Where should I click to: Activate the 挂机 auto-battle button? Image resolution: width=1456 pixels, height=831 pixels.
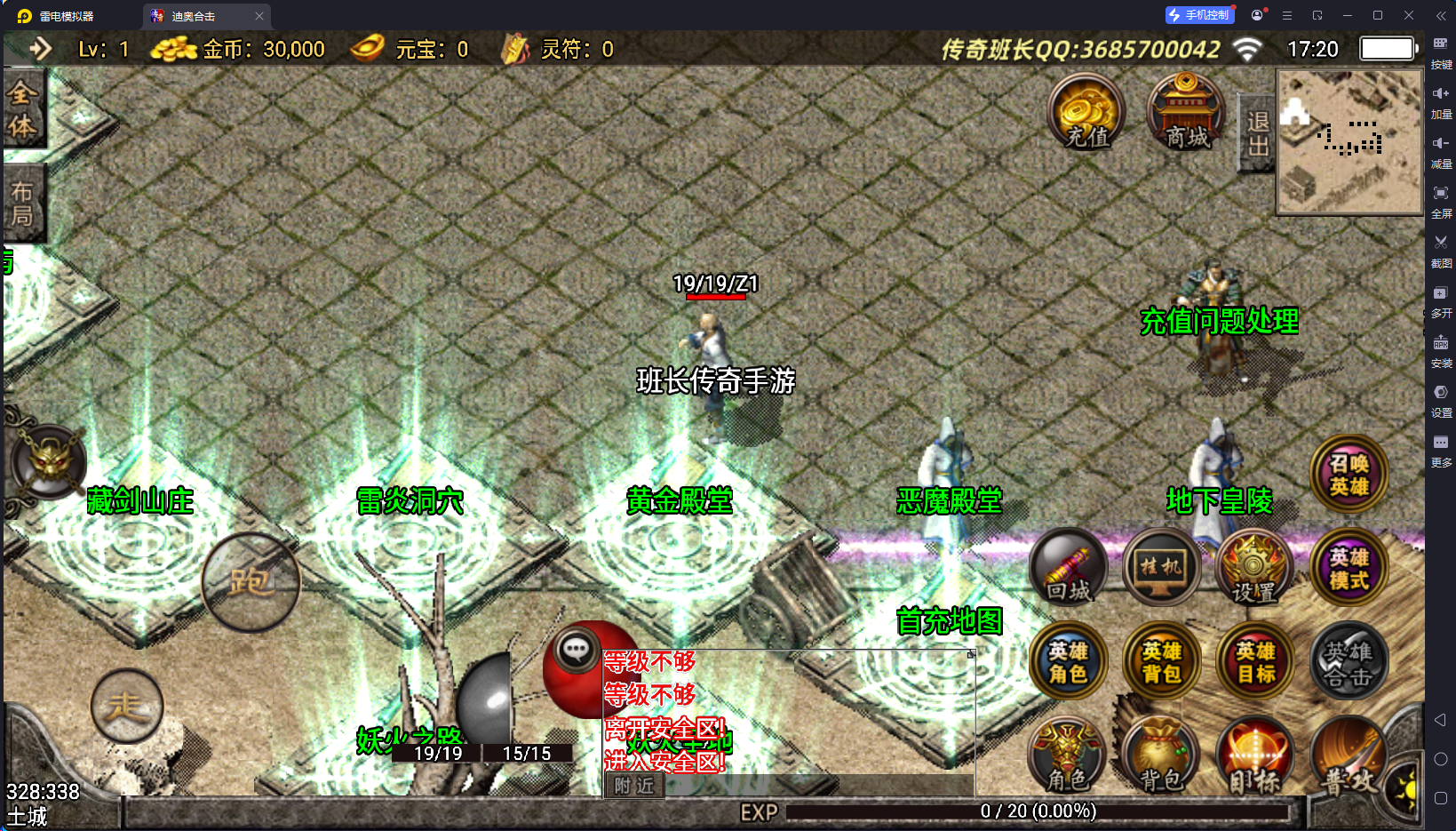pyautogui.click(x=1161, y=567)
